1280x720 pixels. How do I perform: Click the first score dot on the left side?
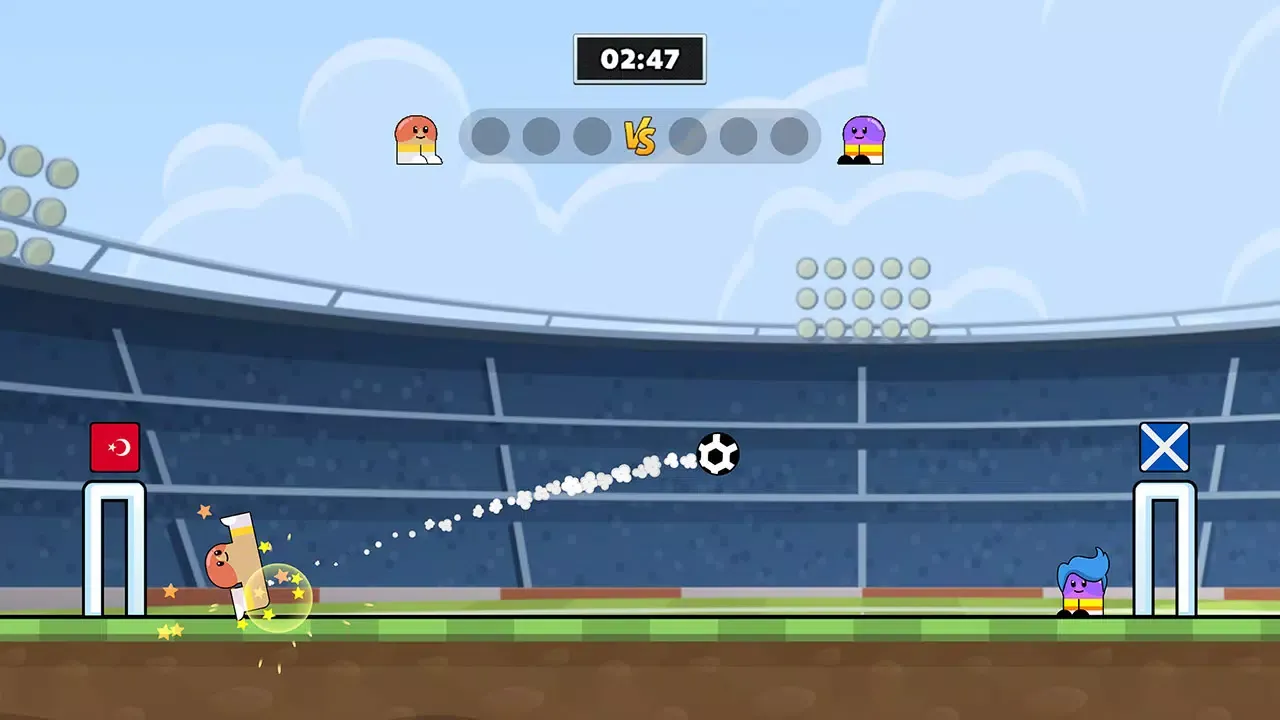pos(490,135)
